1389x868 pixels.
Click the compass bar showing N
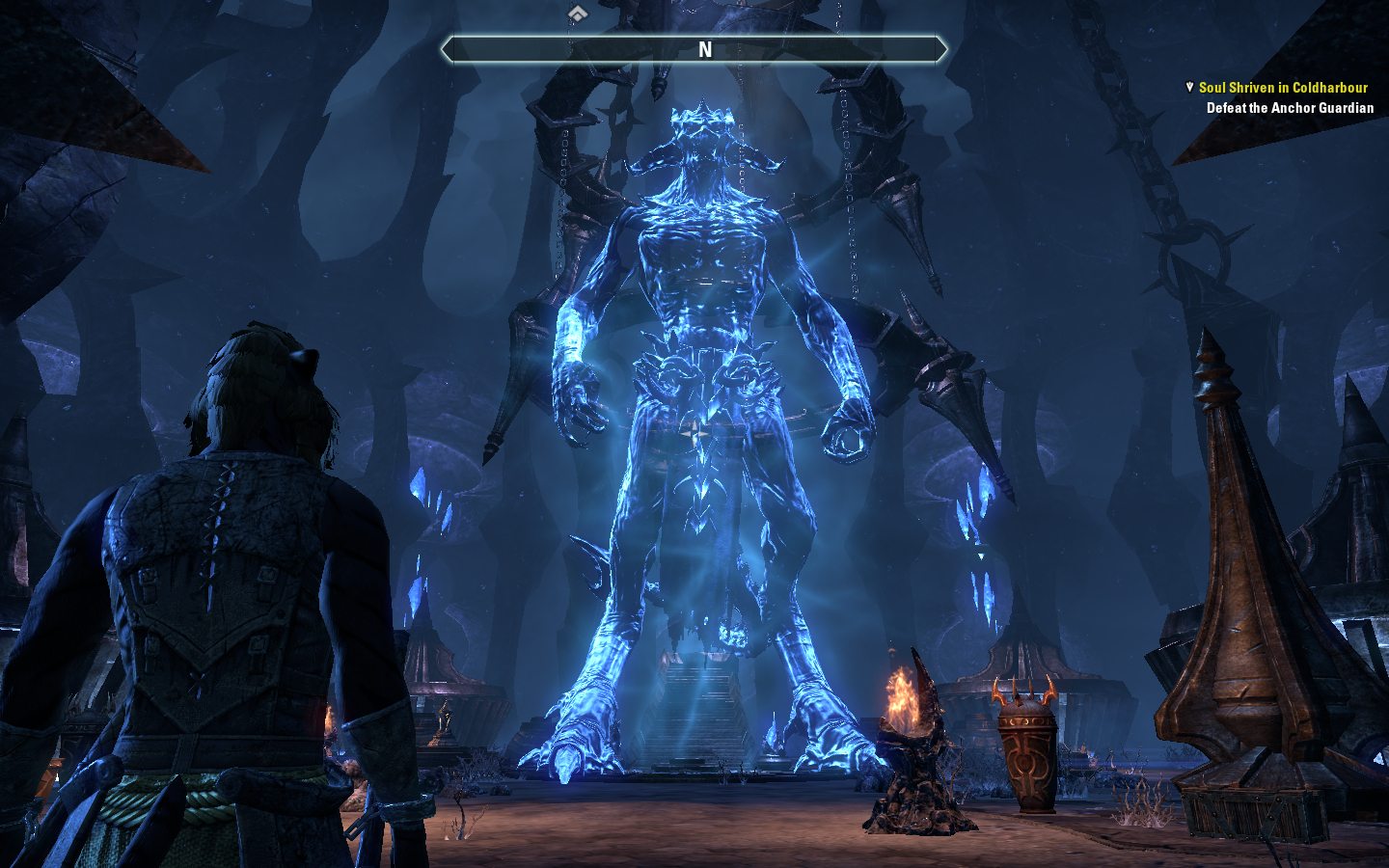pyautogui.click(x=694, y=49)
